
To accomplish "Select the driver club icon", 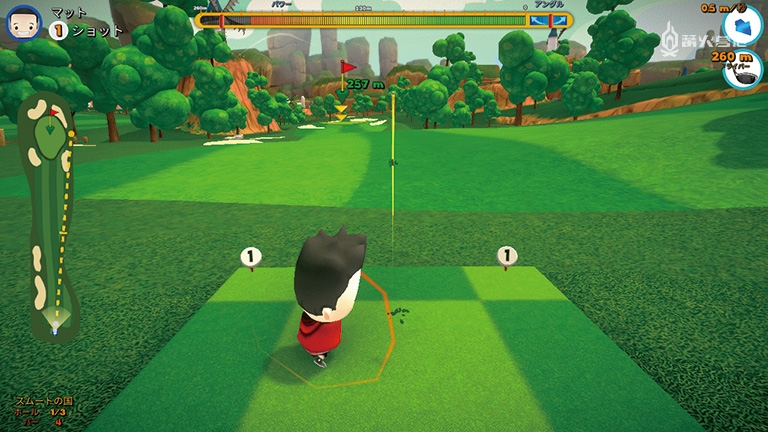I will click(742, 69).
